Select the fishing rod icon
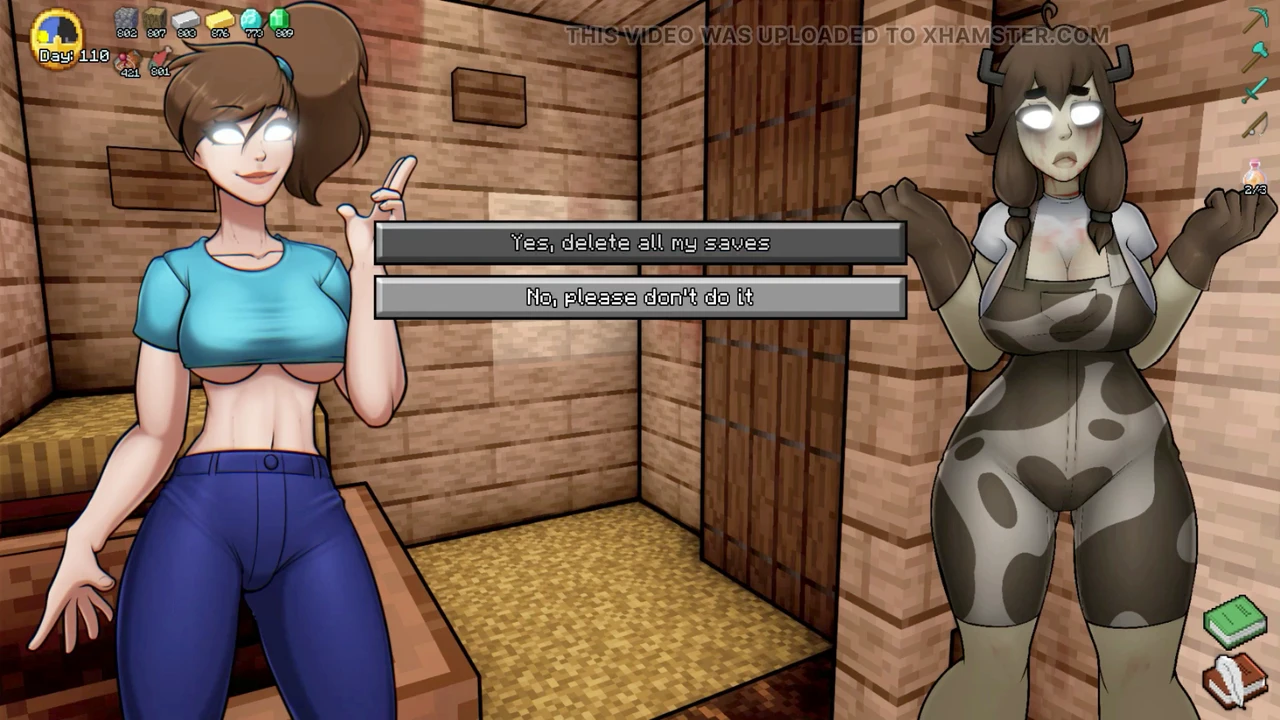This screenshot has height=720, width=1280. tap(1255, 127)
